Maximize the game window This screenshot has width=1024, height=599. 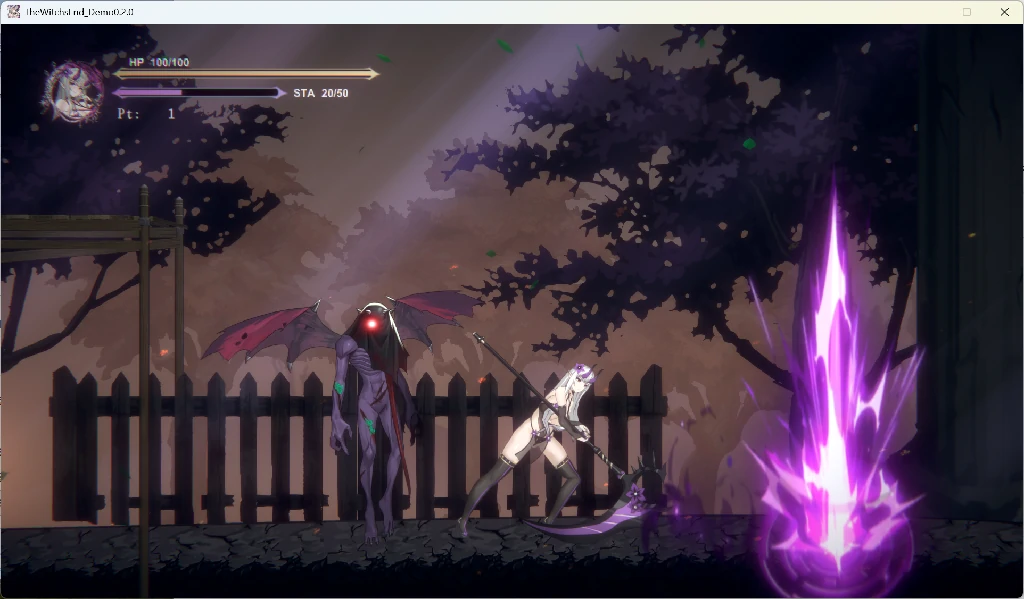[966, 12]
